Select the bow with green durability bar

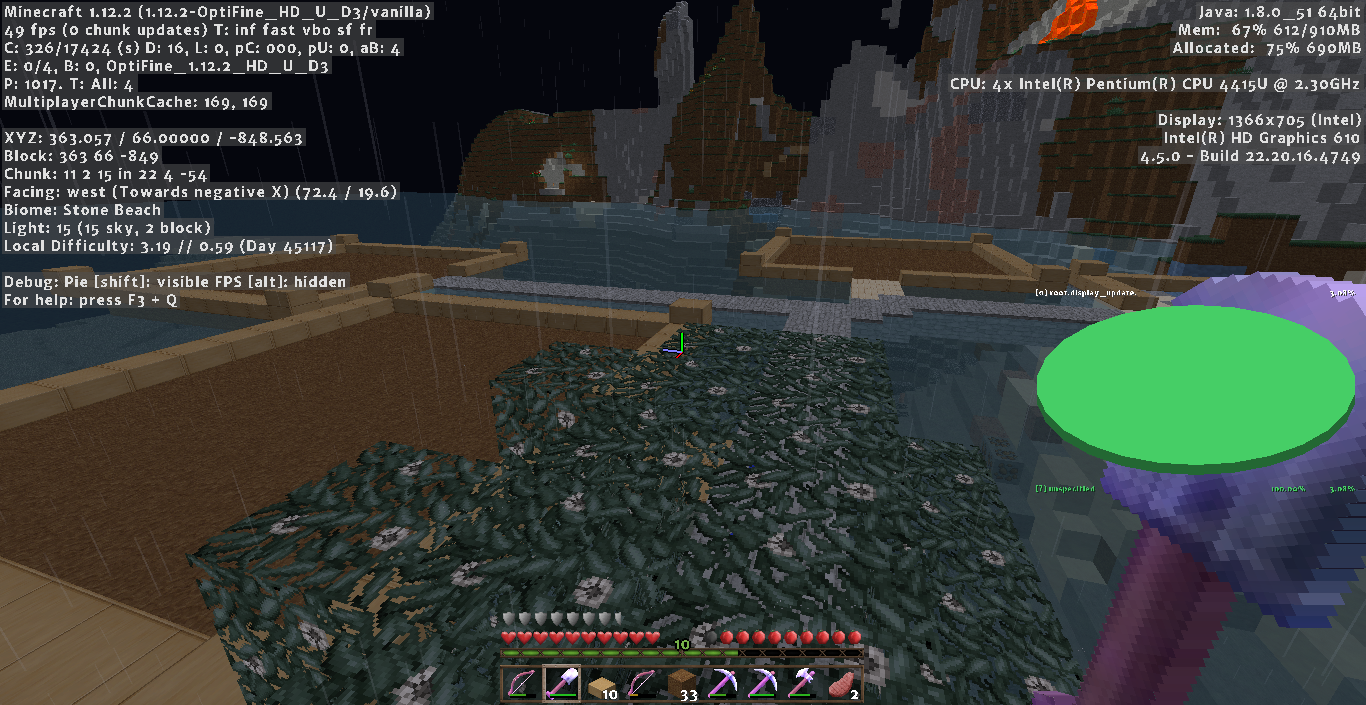click(x=520, y=684)
